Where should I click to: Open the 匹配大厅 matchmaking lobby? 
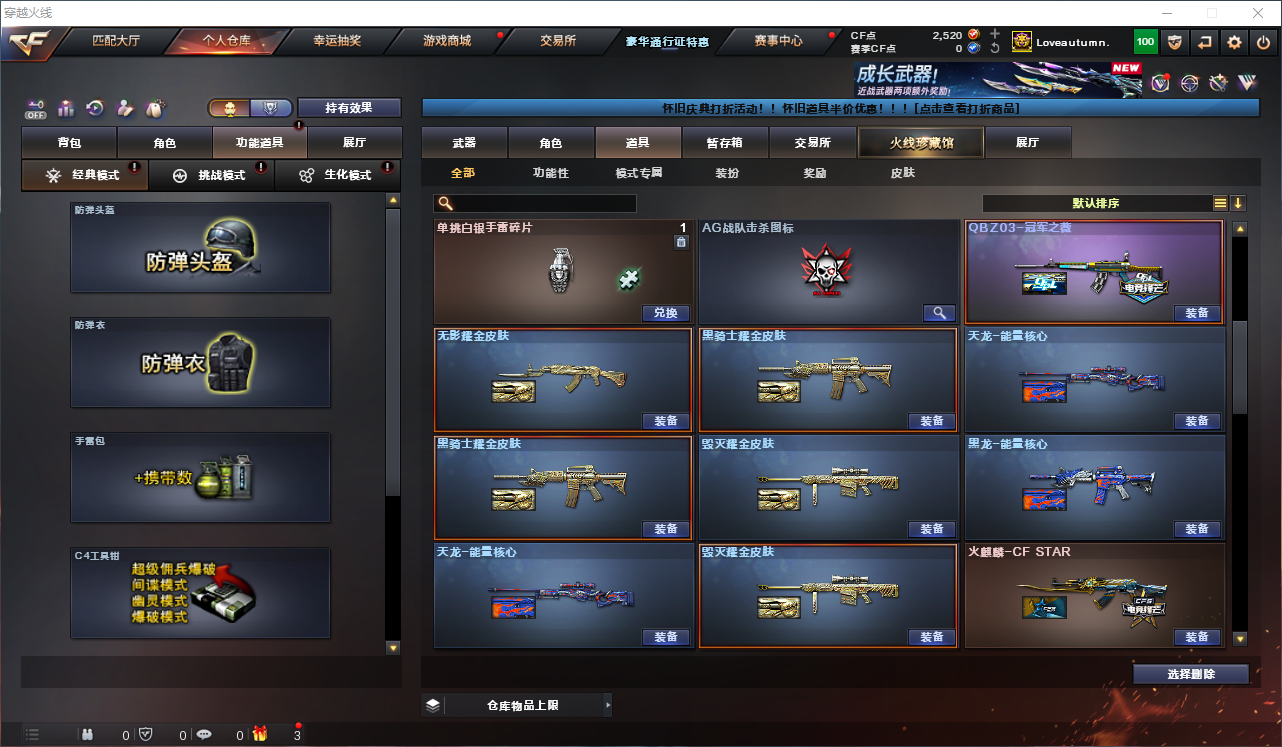pyautogui.click(x=115, y=41)
